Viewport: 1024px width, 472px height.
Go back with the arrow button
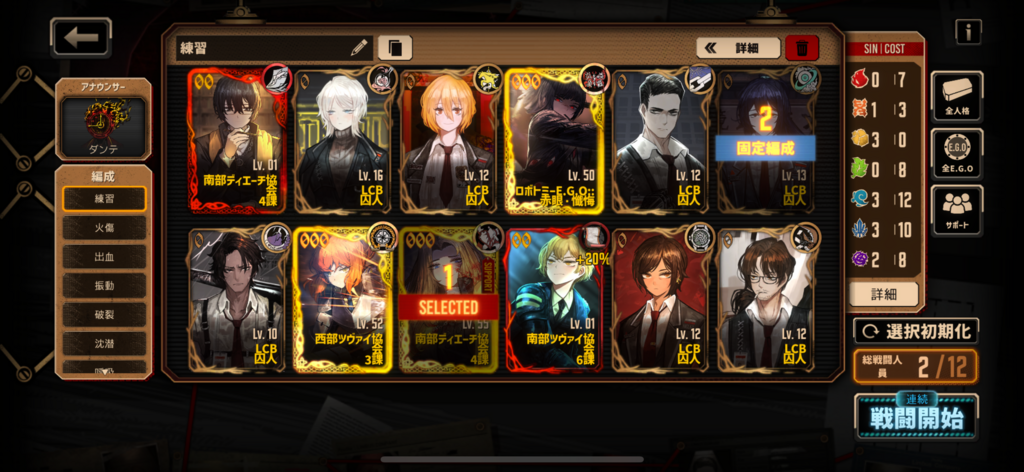(81, 38)
